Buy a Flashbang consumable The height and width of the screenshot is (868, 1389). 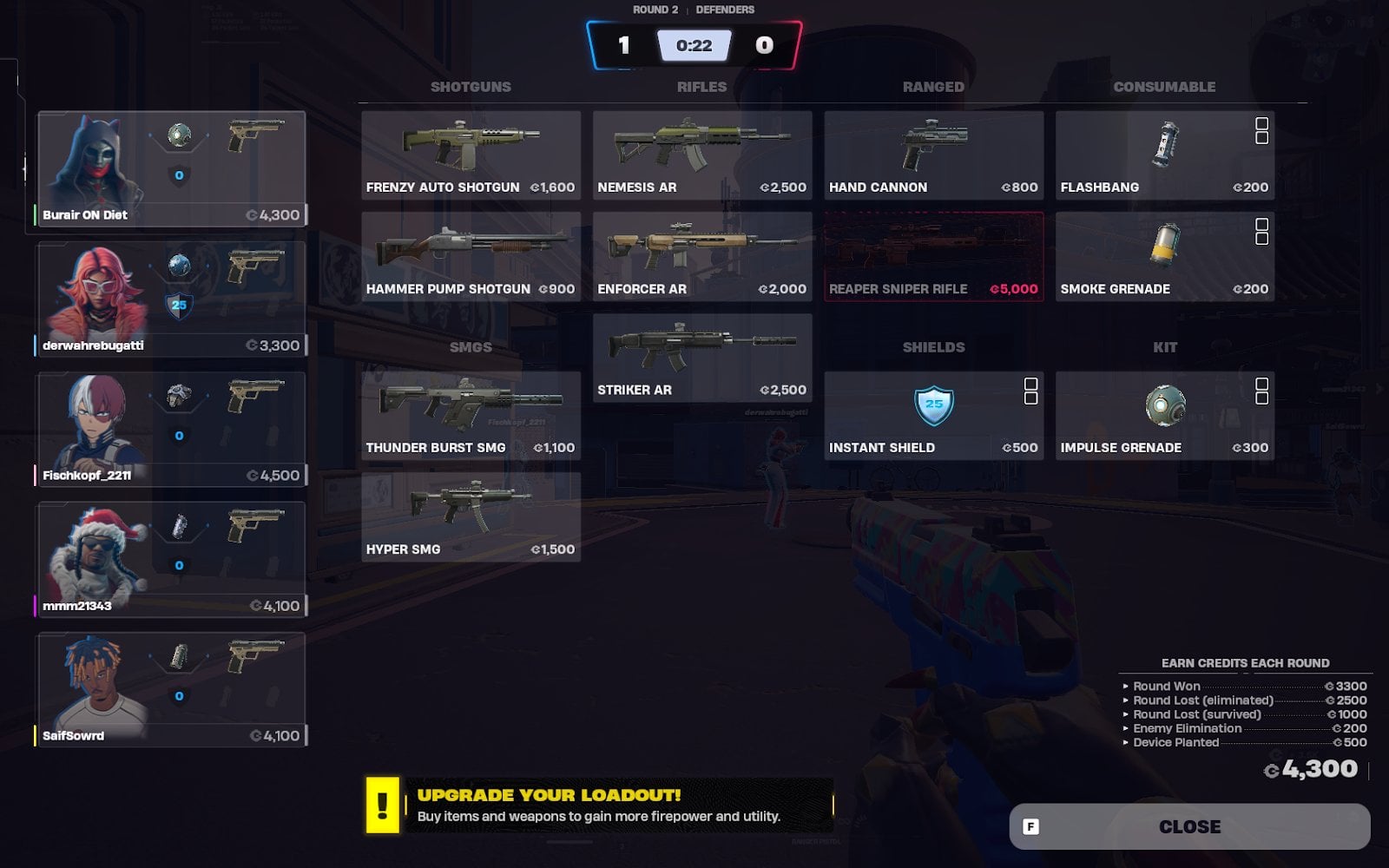pos(1164,155)
